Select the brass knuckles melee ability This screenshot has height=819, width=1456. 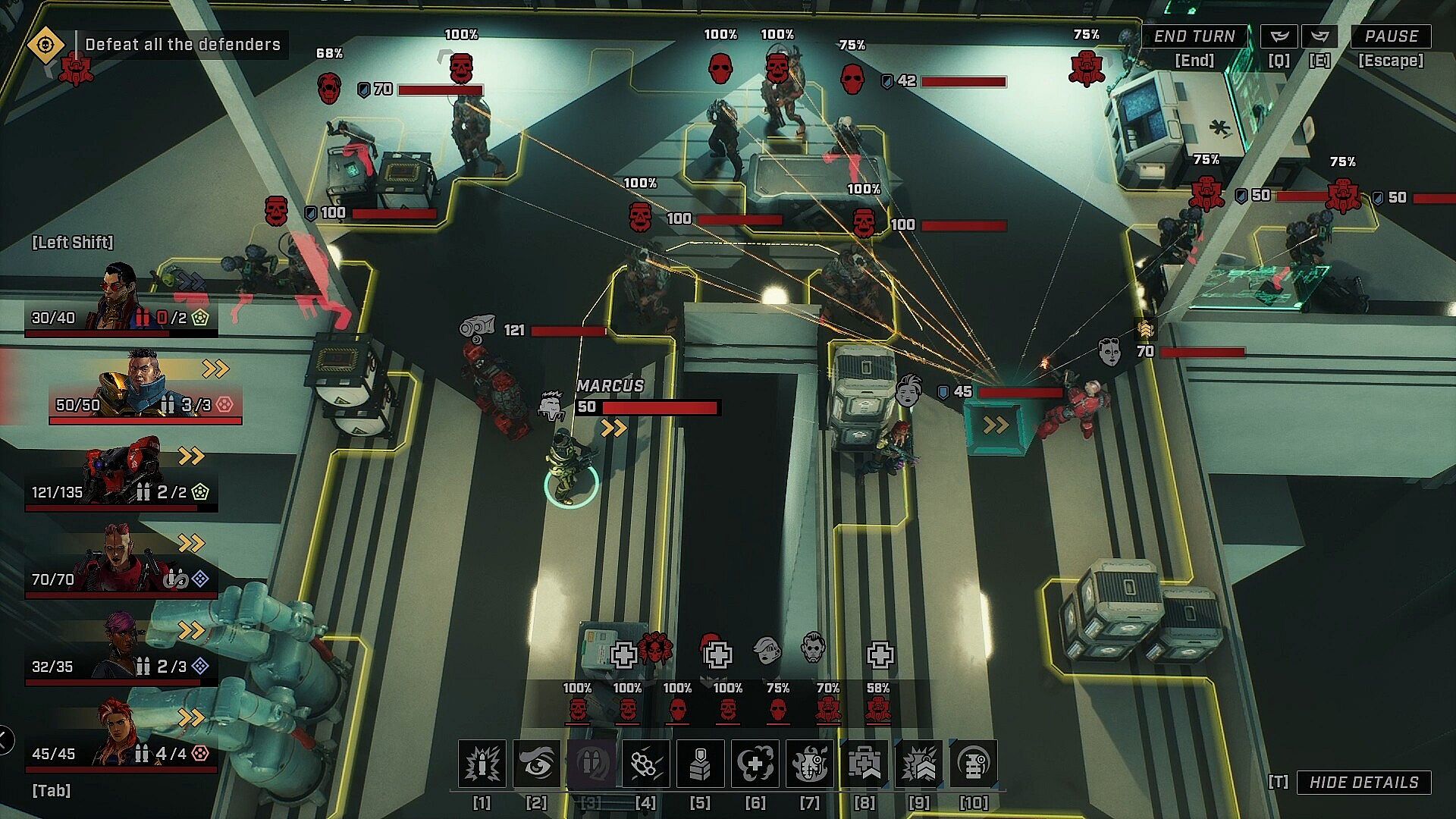(645, 764)
